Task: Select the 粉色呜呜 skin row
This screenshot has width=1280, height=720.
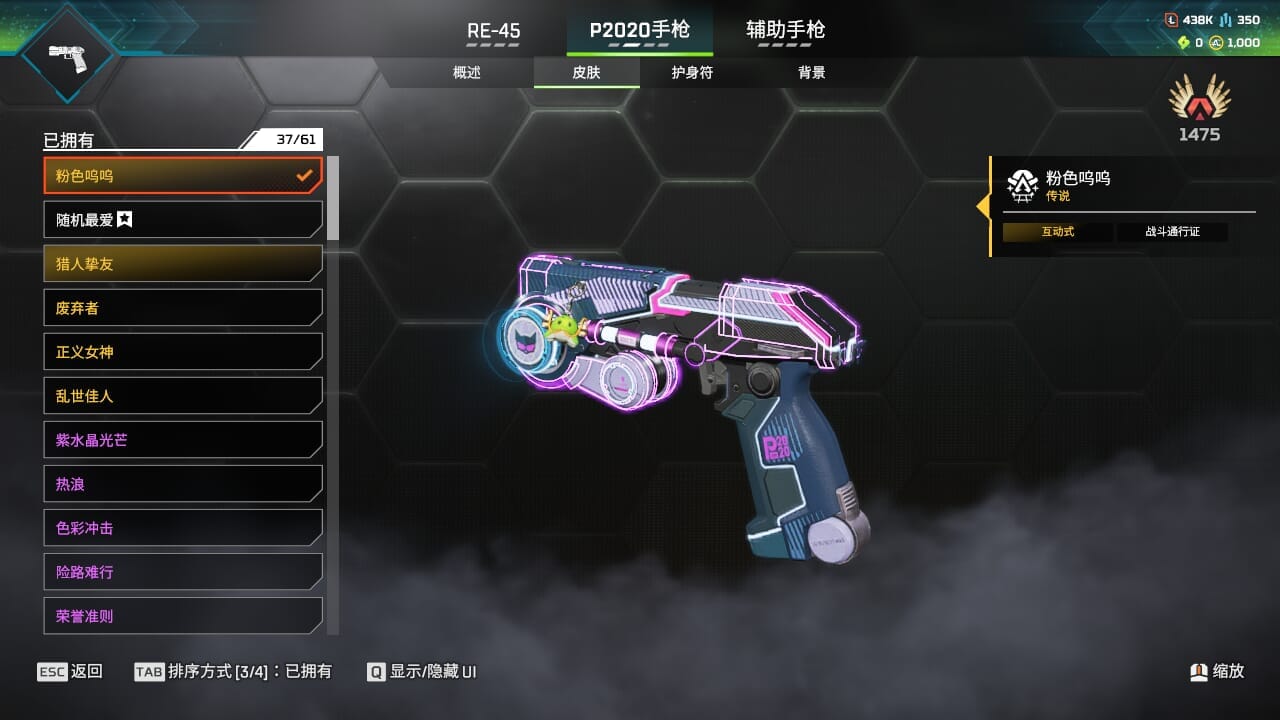Action: [x=183, y=176]
